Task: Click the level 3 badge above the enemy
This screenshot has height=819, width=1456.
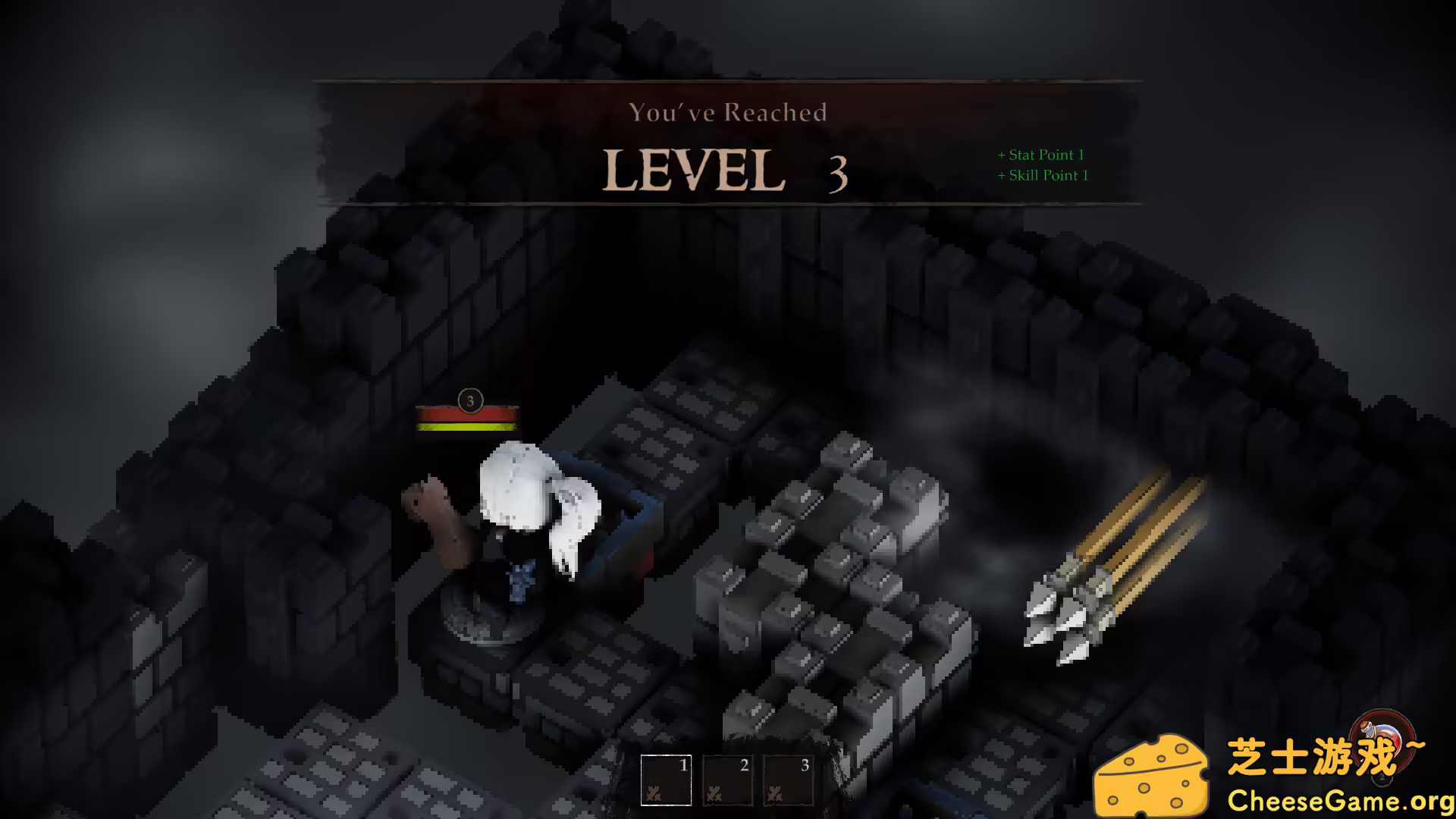Action: point(469,401)
